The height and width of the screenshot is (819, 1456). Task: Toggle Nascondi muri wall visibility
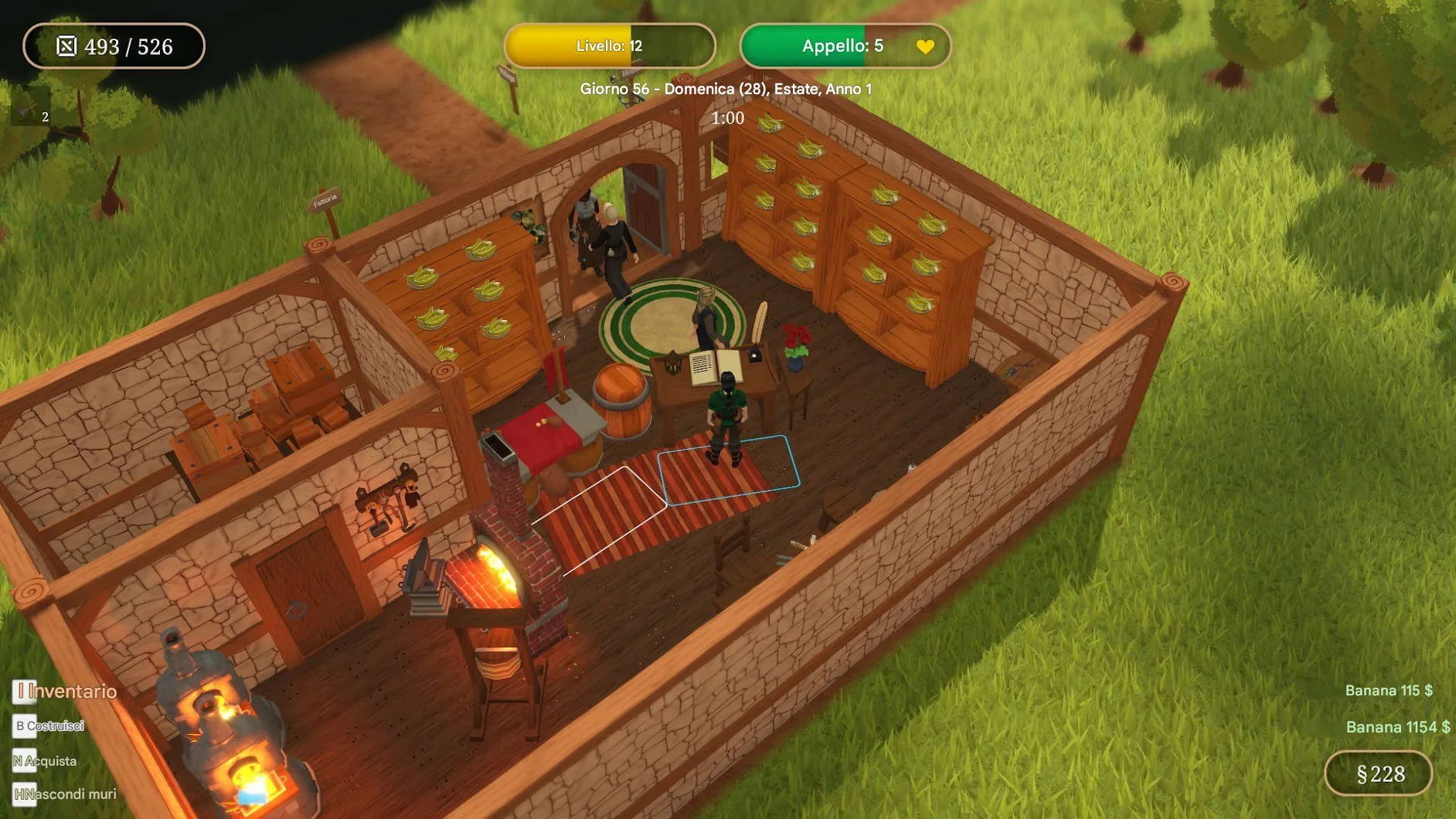pyautogui.click(x=65, y=794)
